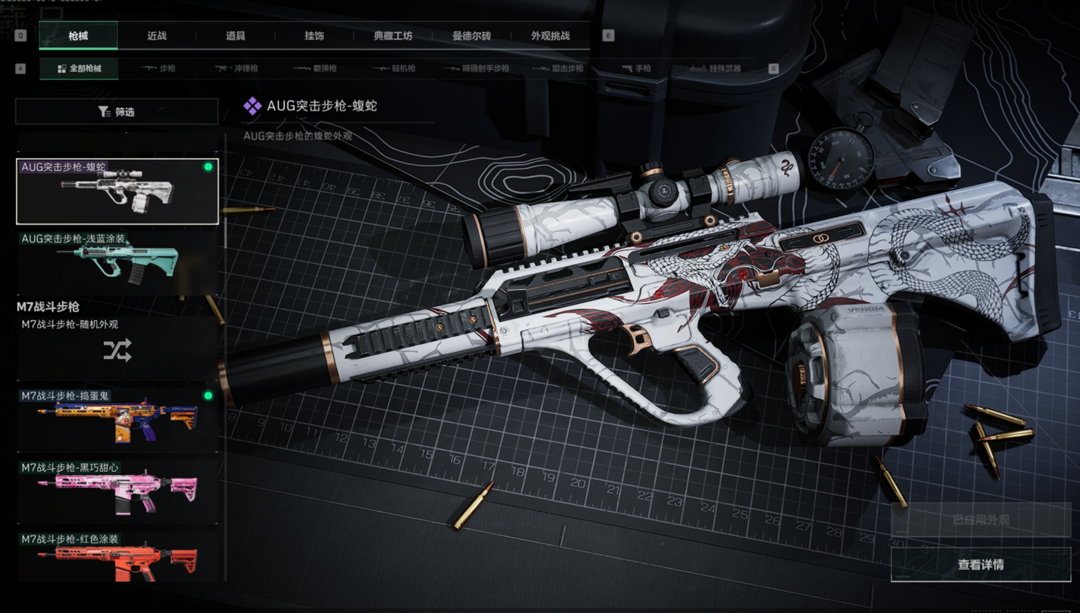1080x613 pixels.
Task: Show the 全部枪械 all-firearms category
Action: [79, 69]
